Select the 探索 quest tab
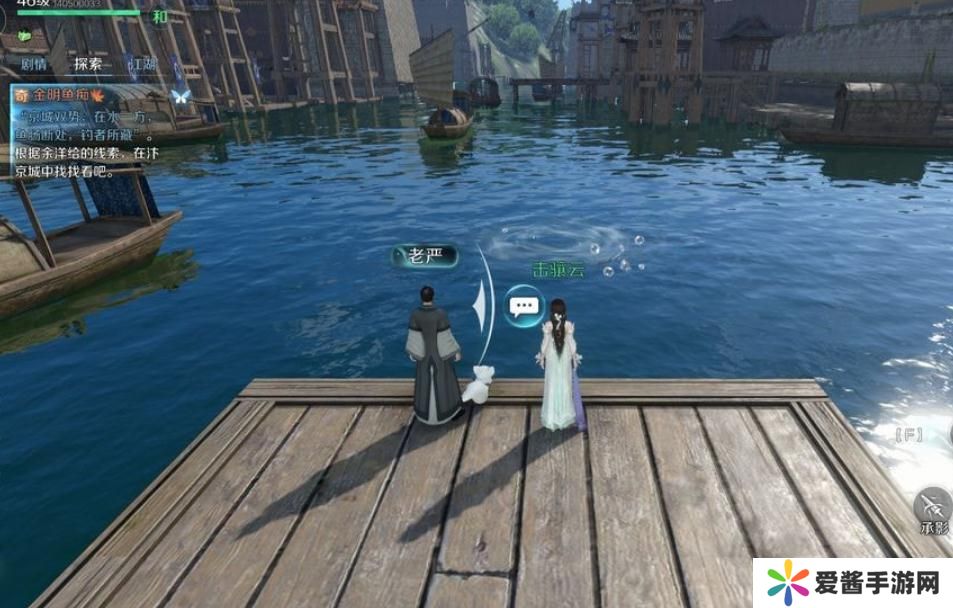Screen dimensions: 953x608 (88, 64)
